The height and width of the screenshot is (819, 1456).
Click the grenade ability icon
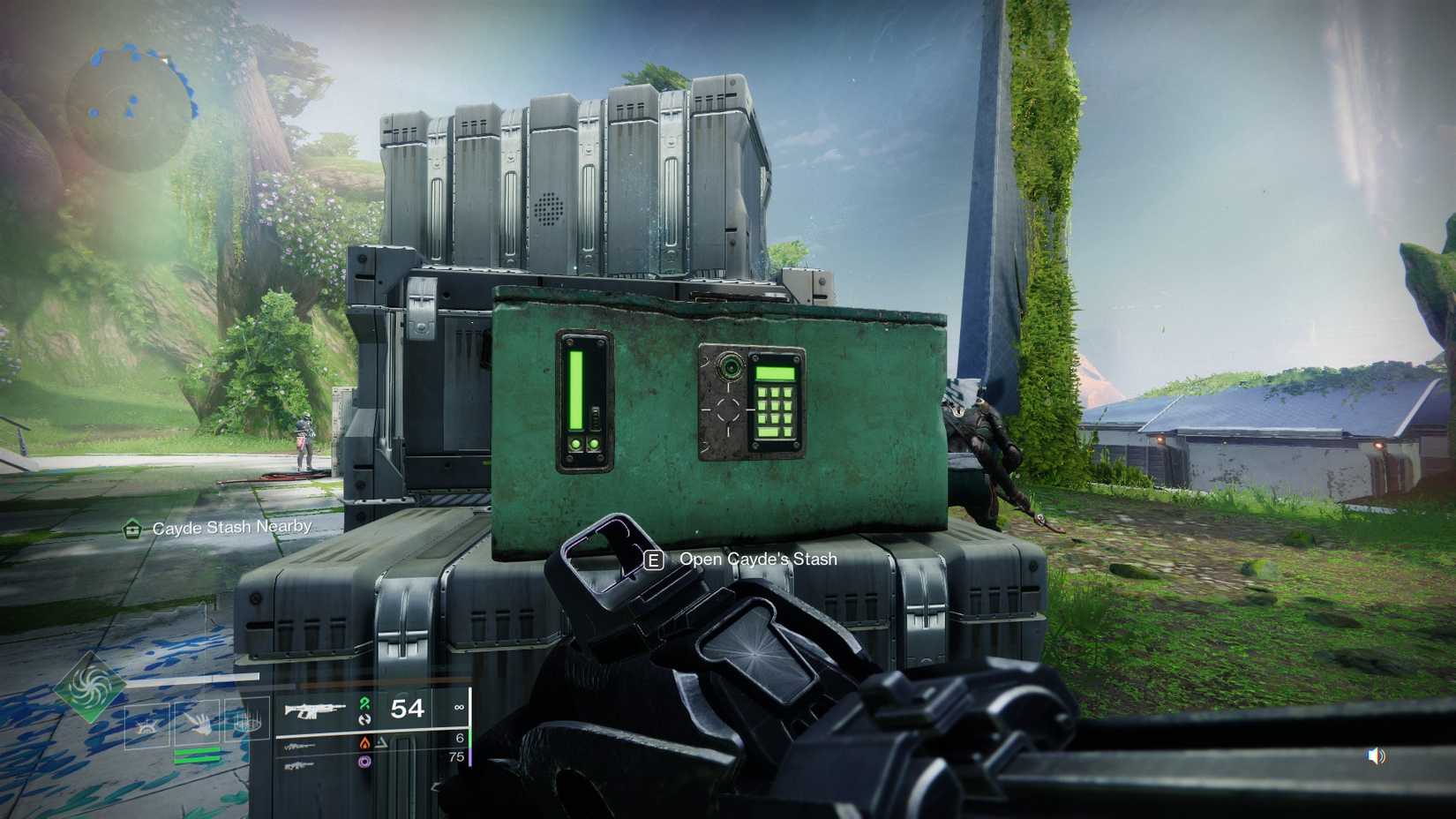tap(145, 726)
